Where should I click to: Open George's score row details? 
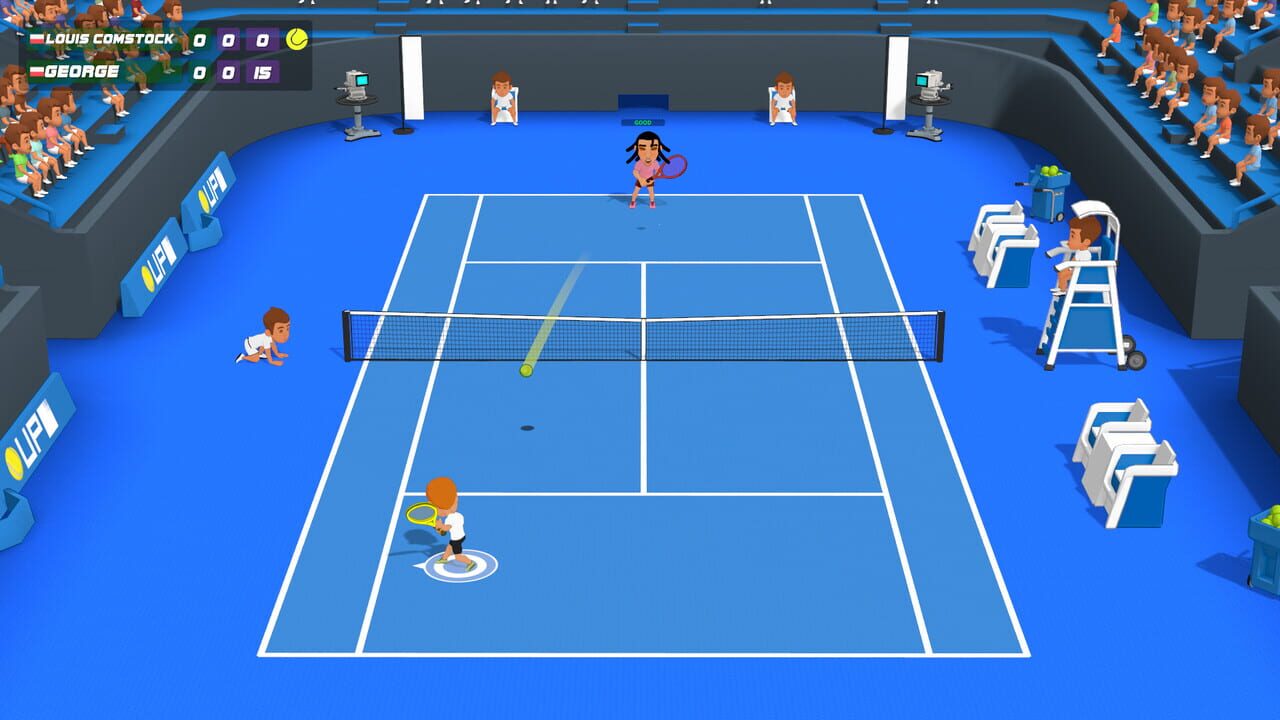coord(150,71)
